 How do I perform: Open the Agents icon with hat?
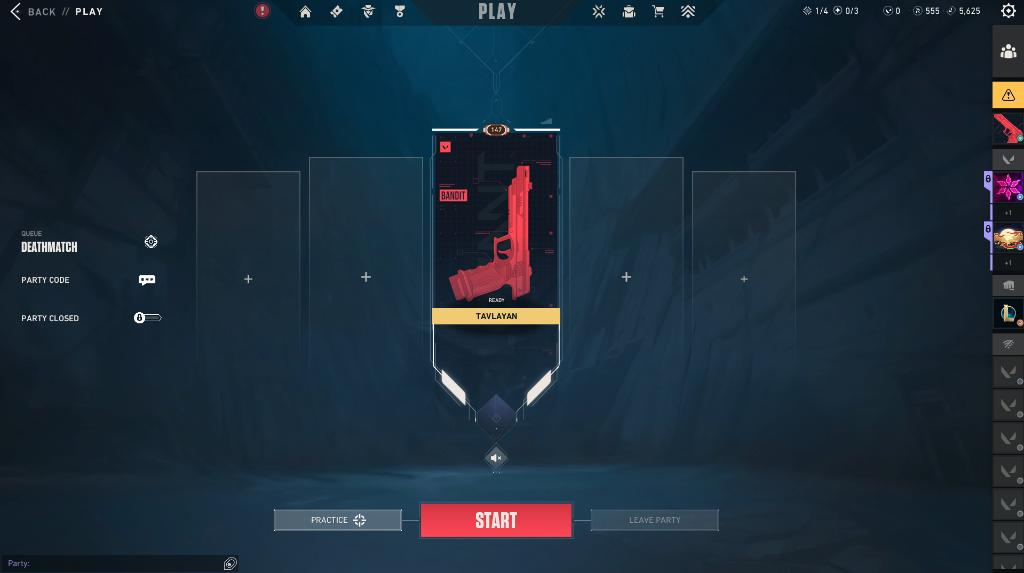[x=368, y=12]
